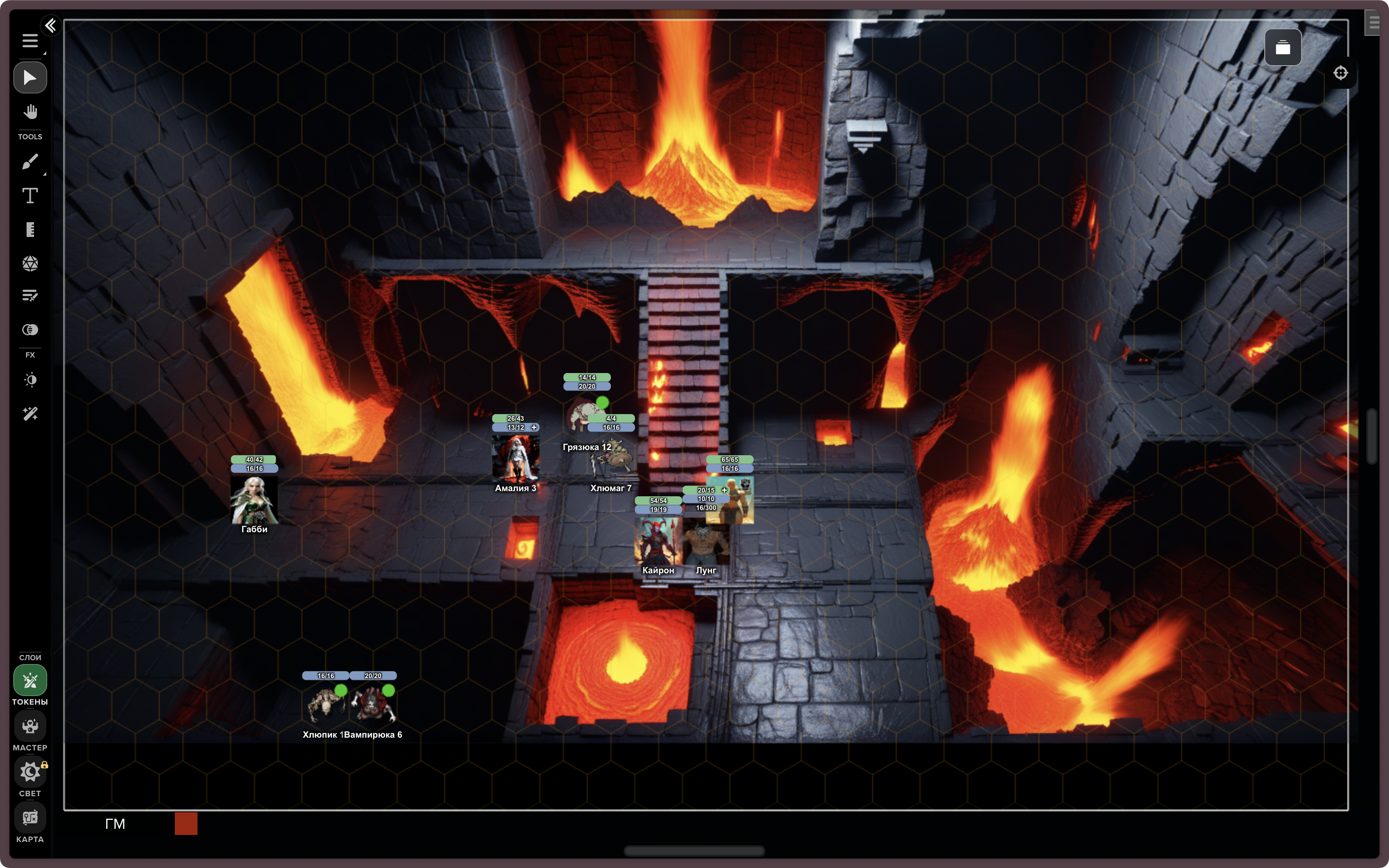The width and height of the screenshot is (1389, 868).
Task: Switch to the hand pan tool
Action: [x=30, y=111]
